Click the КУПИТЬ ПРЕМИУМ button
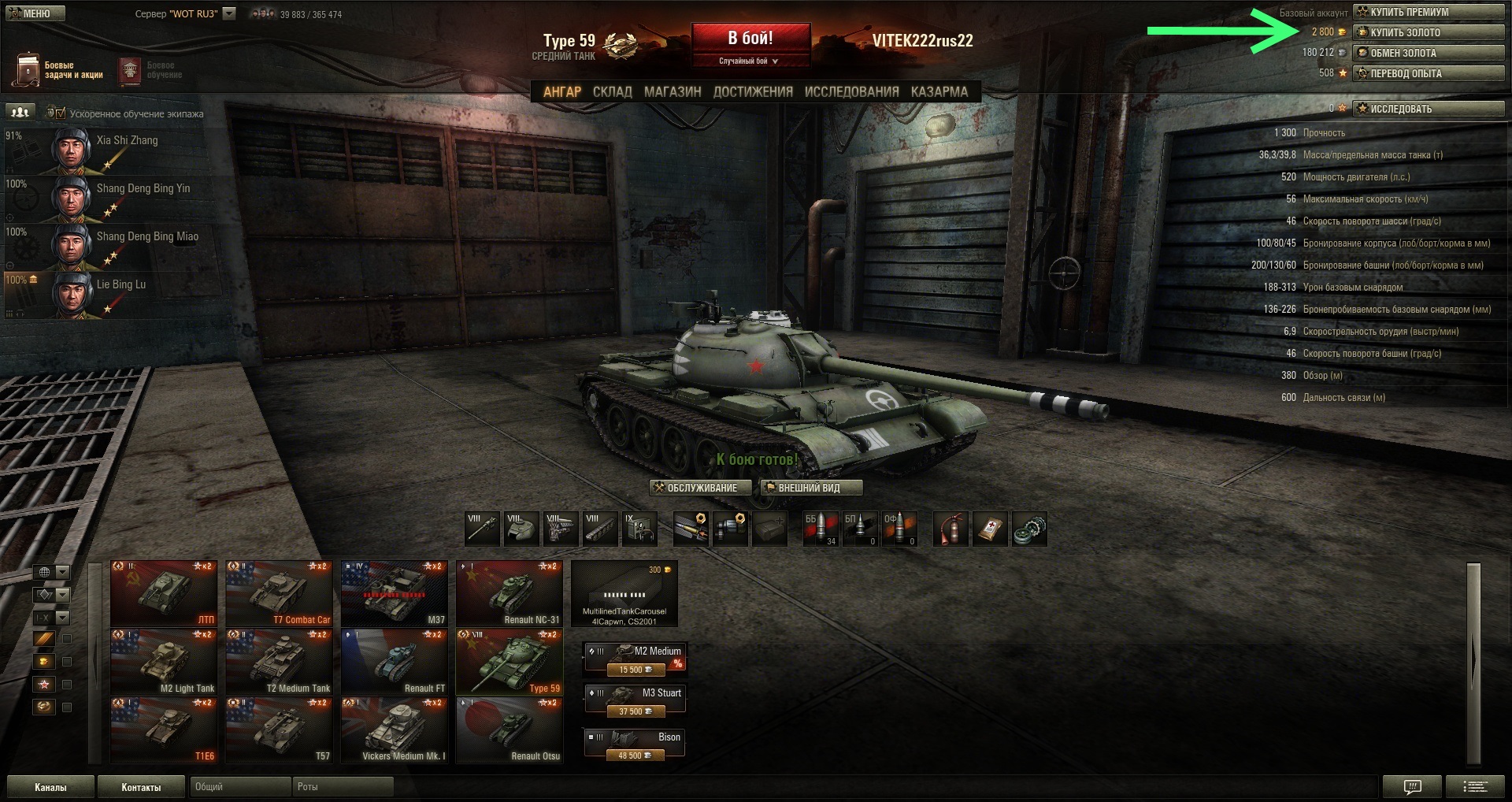Image resolution: width=1512 pixels, height=802 pixels. (1428, 12)
